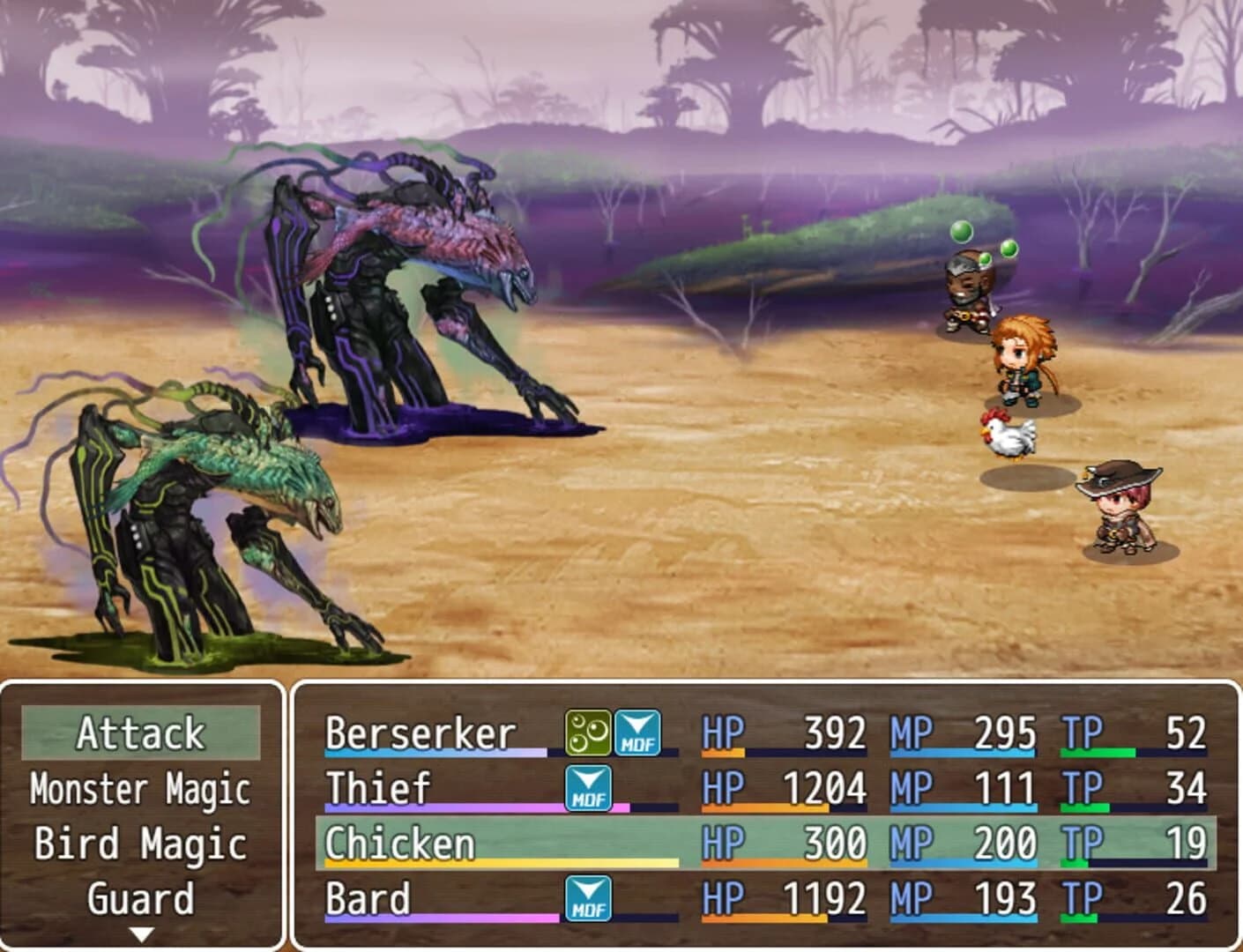Select the Attack command
1243x952 pixels.
(142, 731)
